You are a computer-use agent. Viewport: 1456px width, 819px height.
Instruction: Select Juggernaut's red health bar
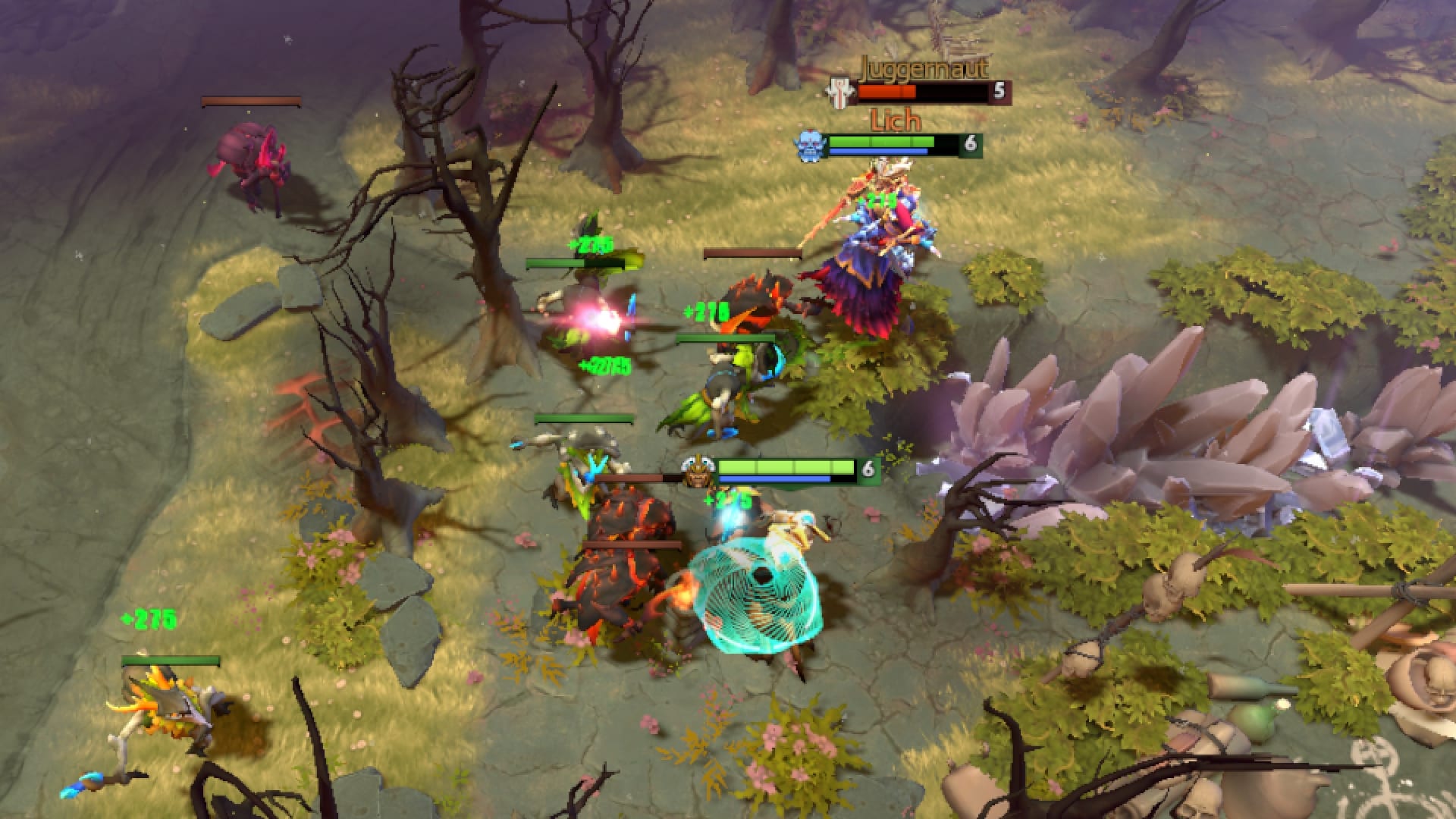click(887, 91)
